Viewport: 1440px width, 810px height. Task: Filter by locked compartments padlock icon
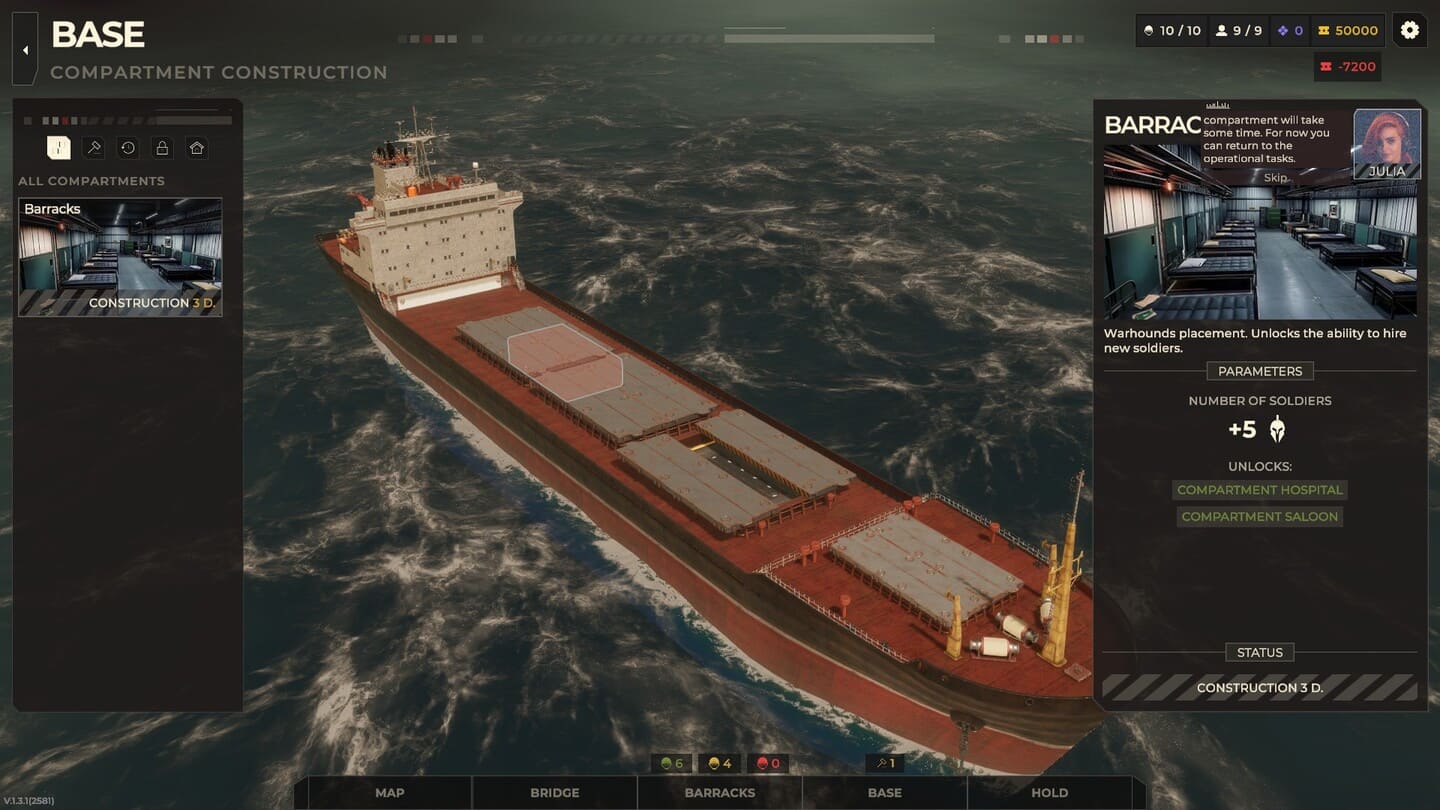[x=162, y=148]
